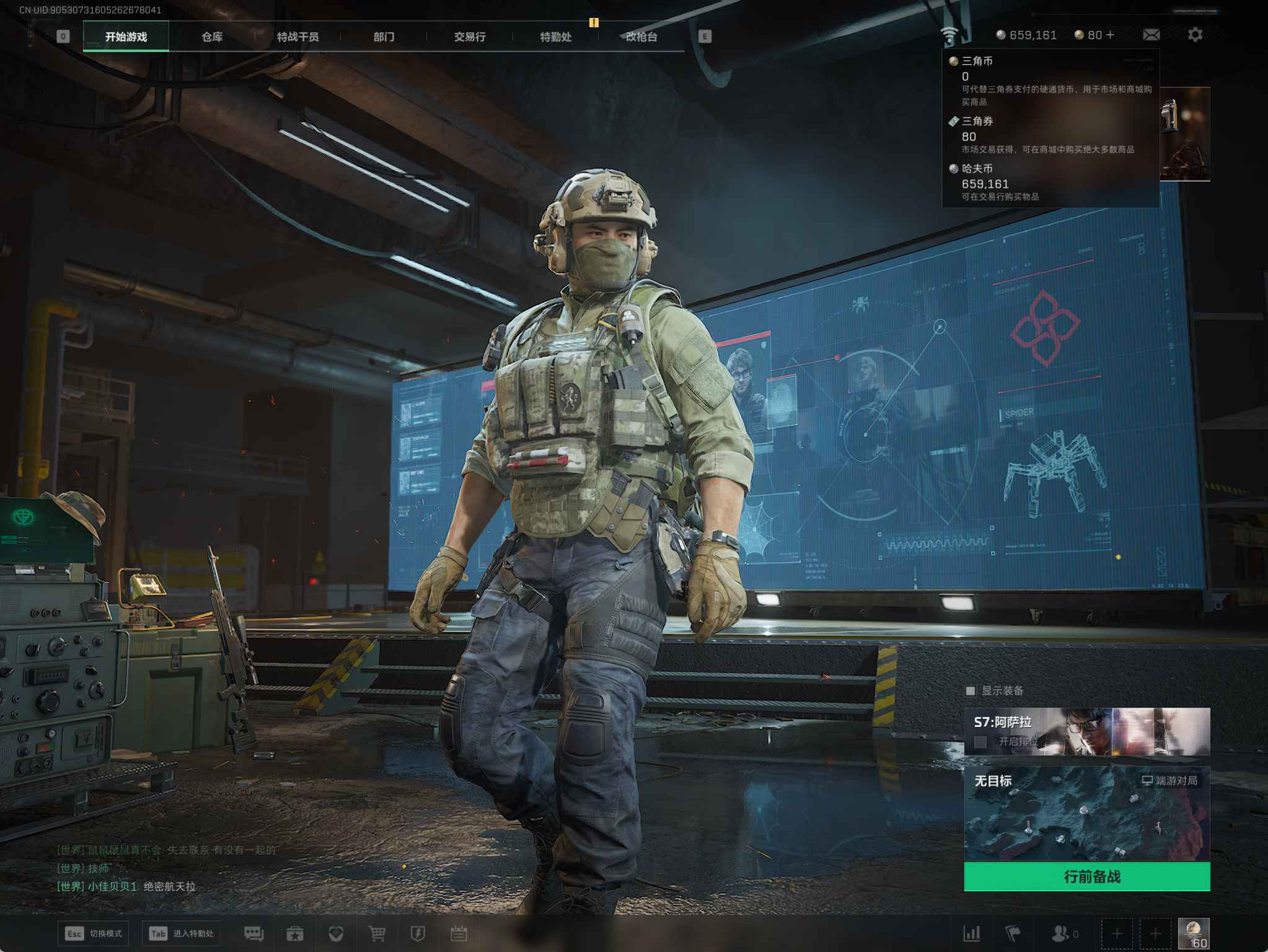Open the 仓库 warehouse tab
Viewport: 1268px width, 952px height.
pyautogui.click(x=212, y=37)
